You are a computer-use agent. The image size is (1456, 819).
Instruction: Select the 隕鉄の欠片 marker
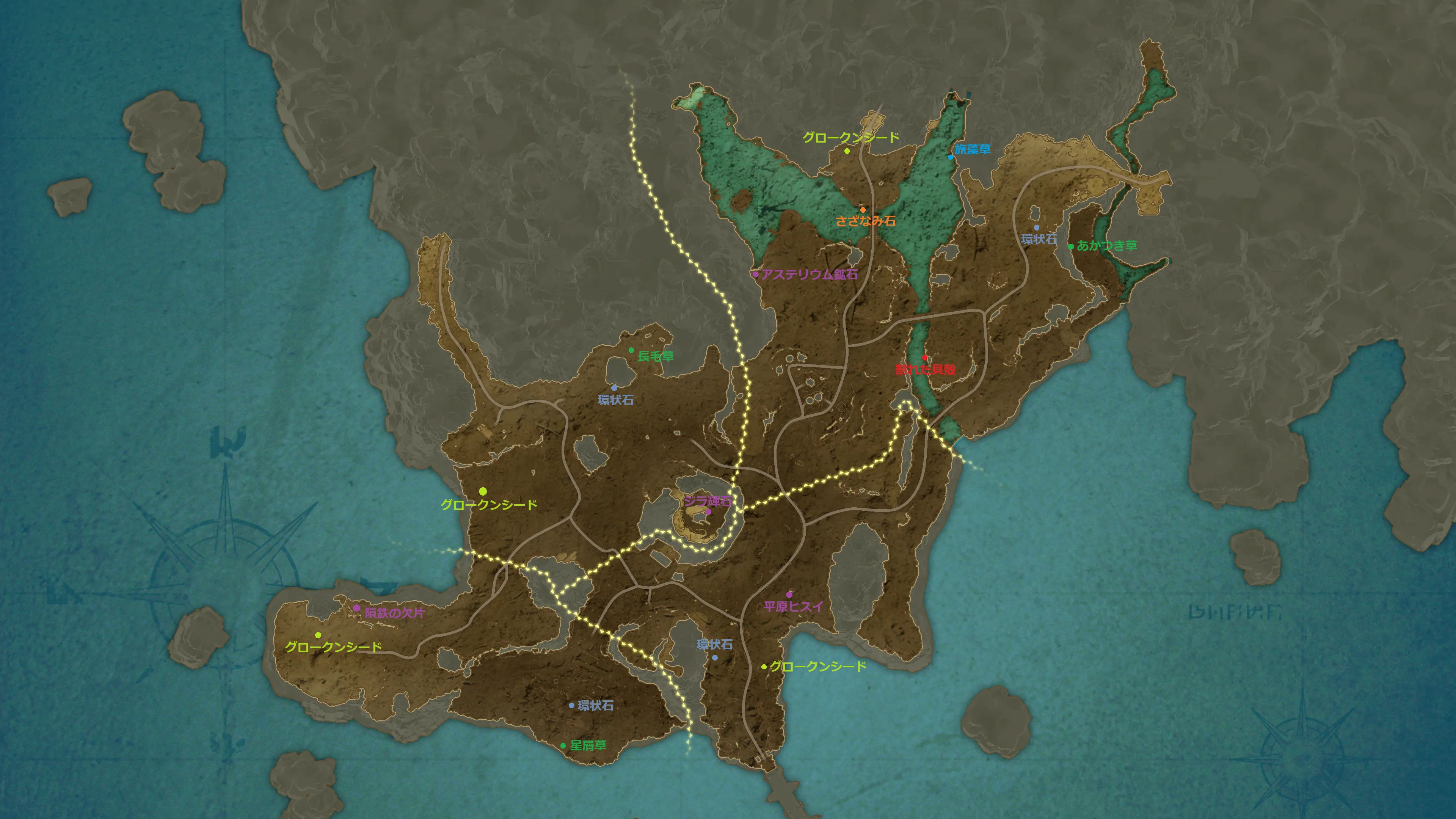point(357,608)
